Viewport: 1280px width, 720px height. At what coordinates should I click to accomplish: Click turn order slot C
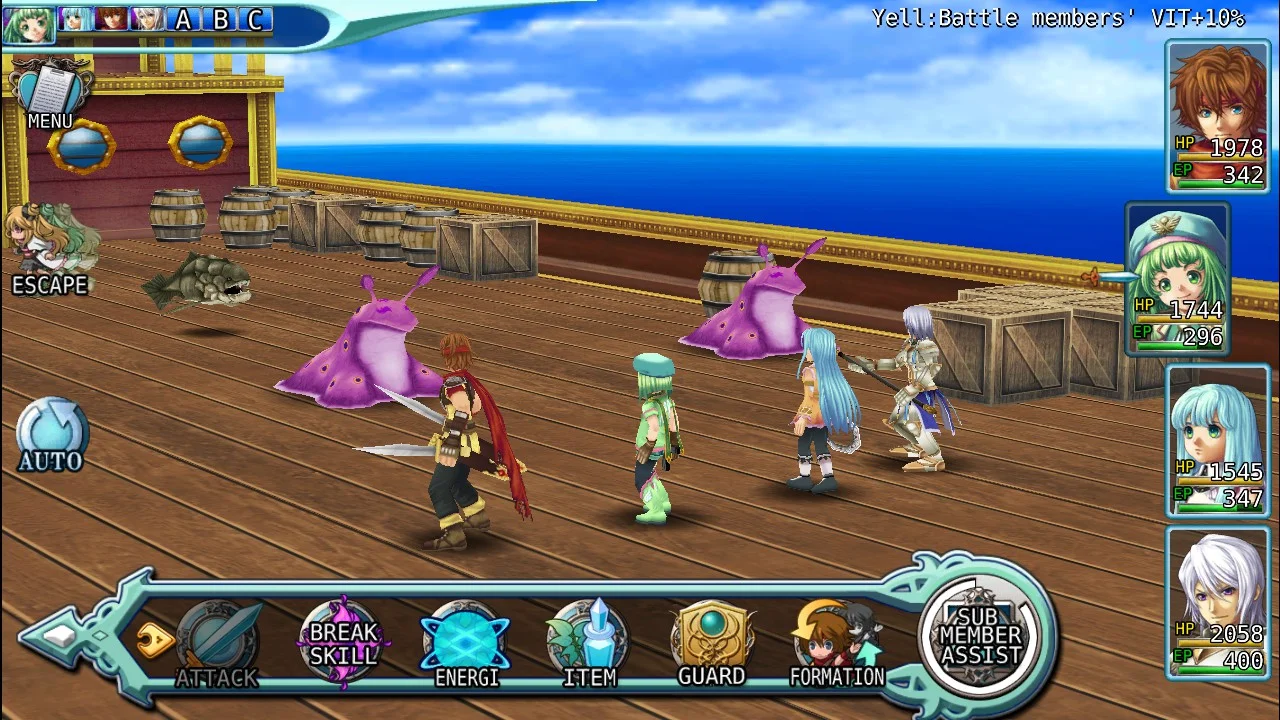pos(256,19)
